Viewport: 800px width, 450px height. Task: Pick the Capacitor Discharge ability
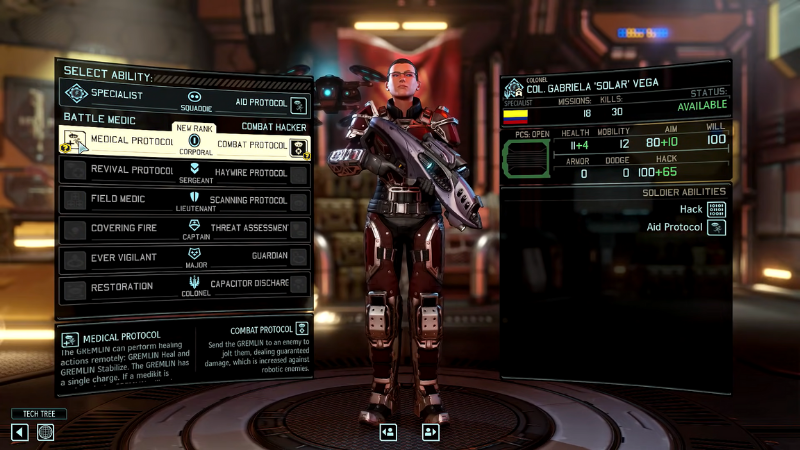[252, 284]
